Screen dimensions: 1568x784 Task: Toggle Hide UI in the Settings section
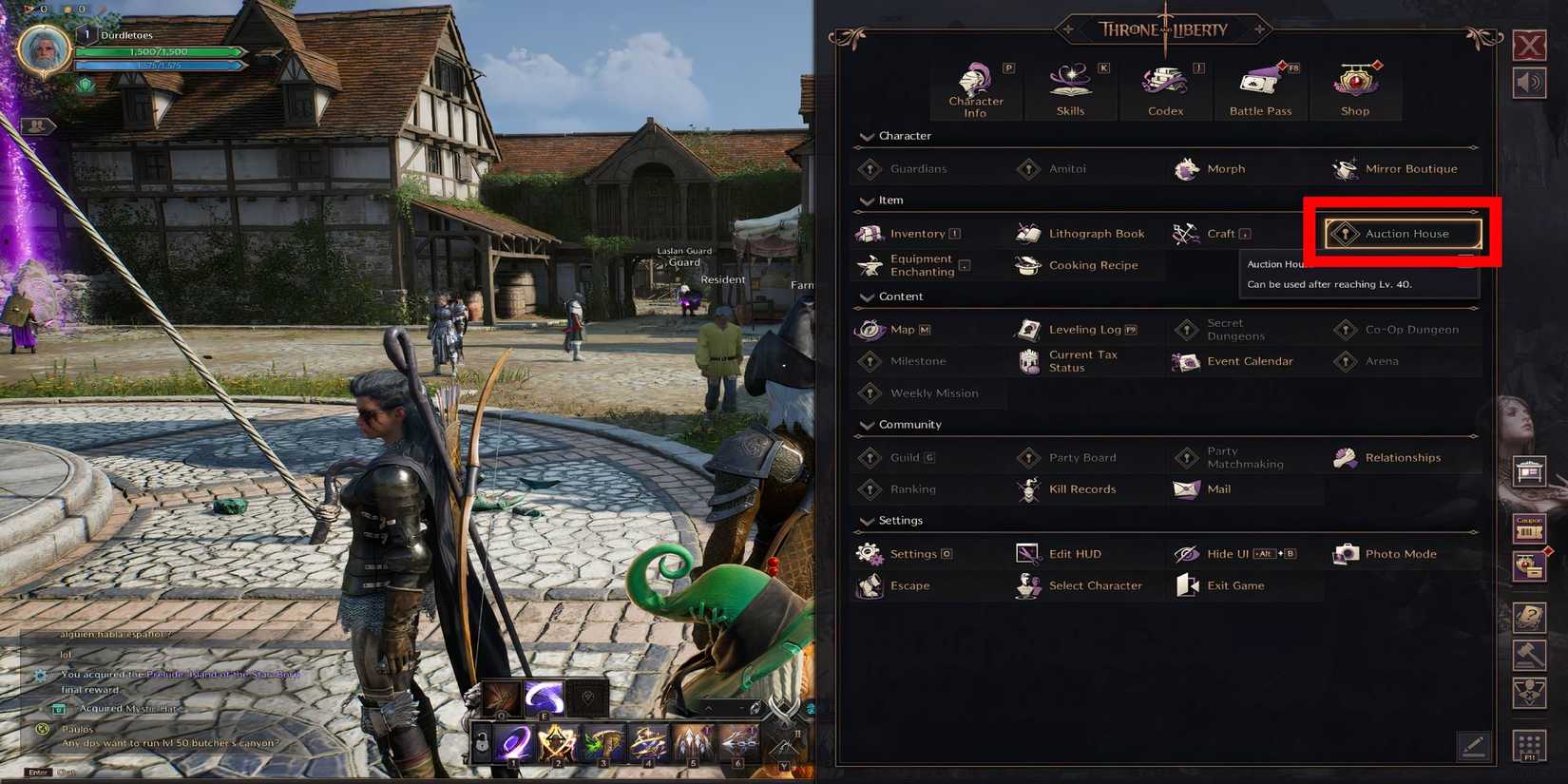tap(1226, 553)
